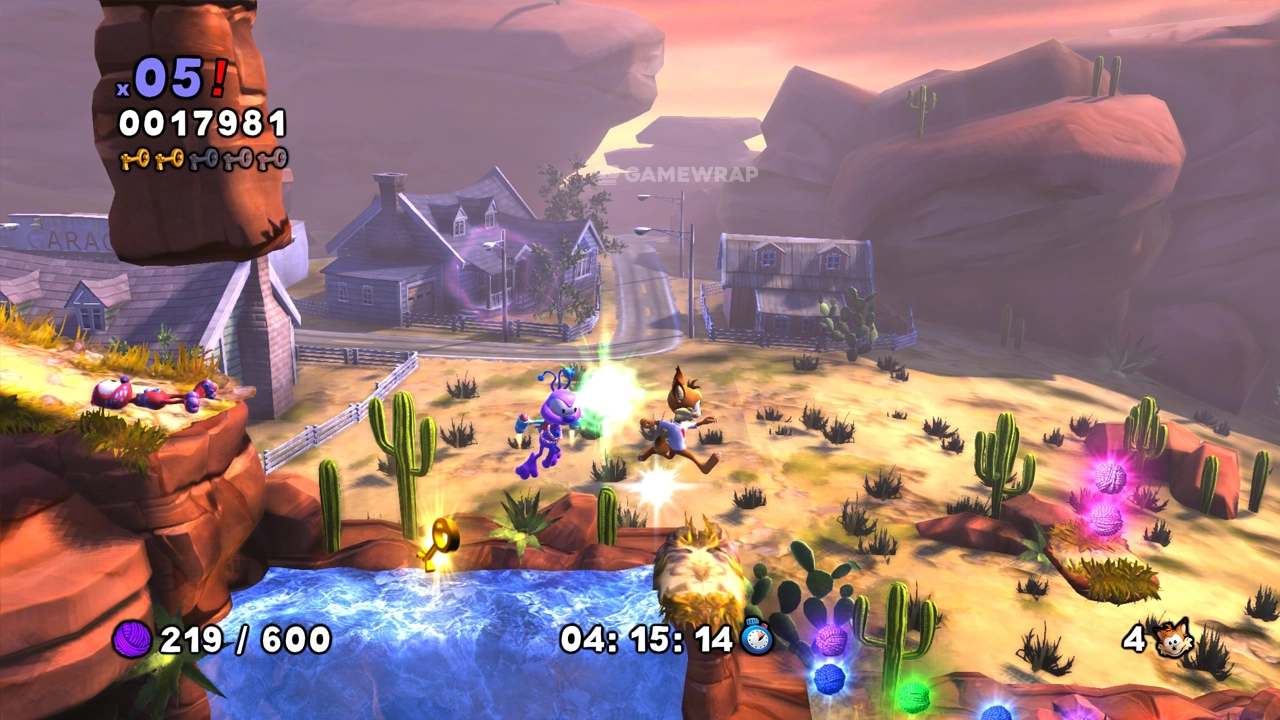Click the purple yarn ball counter icon
1280x720 pixels.
[x=132, y=638]
